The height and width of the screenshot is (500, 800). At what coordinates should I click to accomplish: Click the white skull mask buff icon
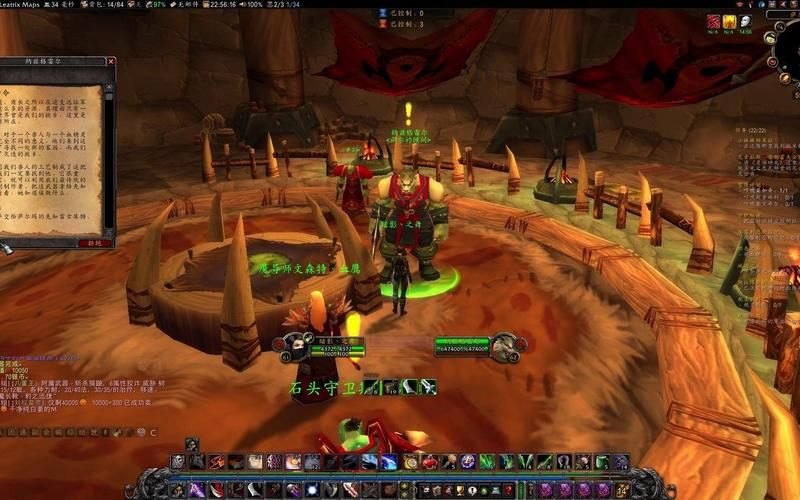pyautogui.click(x=745, y=21)
